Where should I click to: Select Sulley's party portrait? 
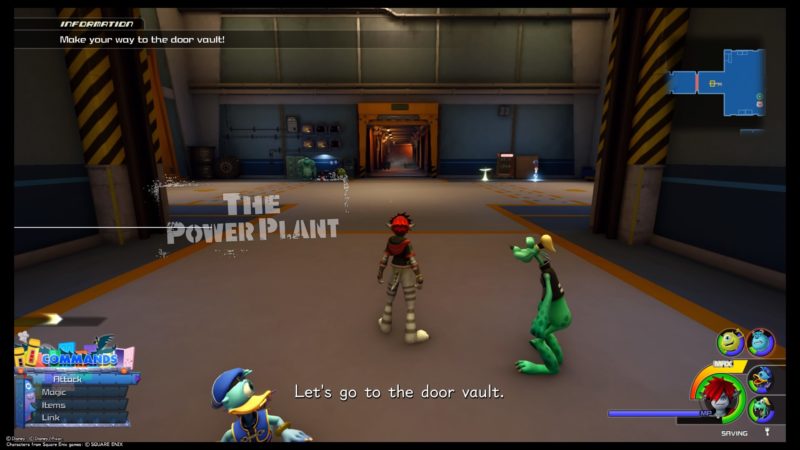(x=761, y=343)
